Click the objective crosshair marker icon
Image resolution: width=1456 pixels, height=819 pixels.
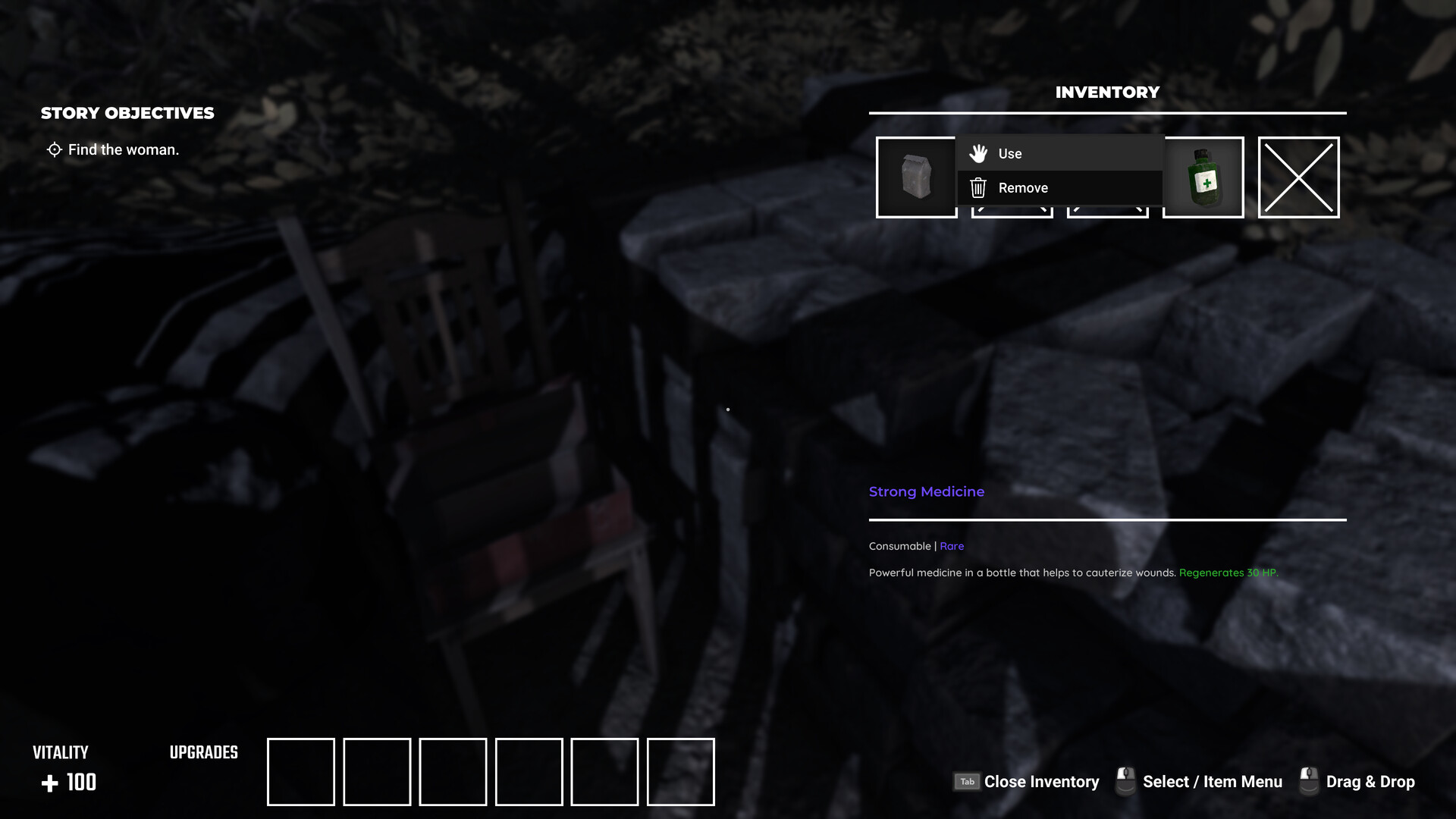point(53,149)
